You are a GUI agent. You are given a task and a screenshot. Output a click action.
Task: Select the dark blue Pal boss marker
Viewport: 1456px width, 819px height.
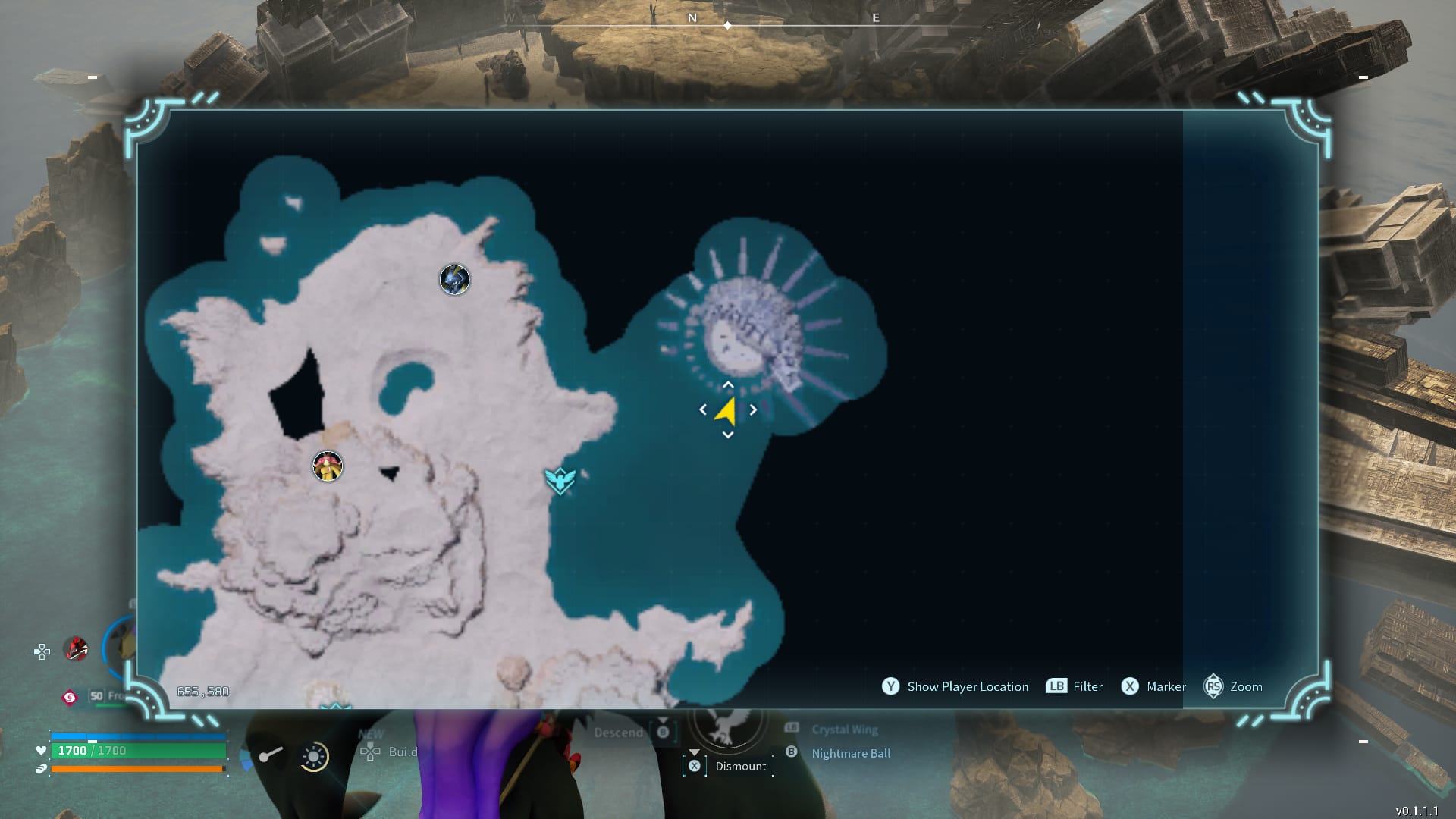[455, 279]
